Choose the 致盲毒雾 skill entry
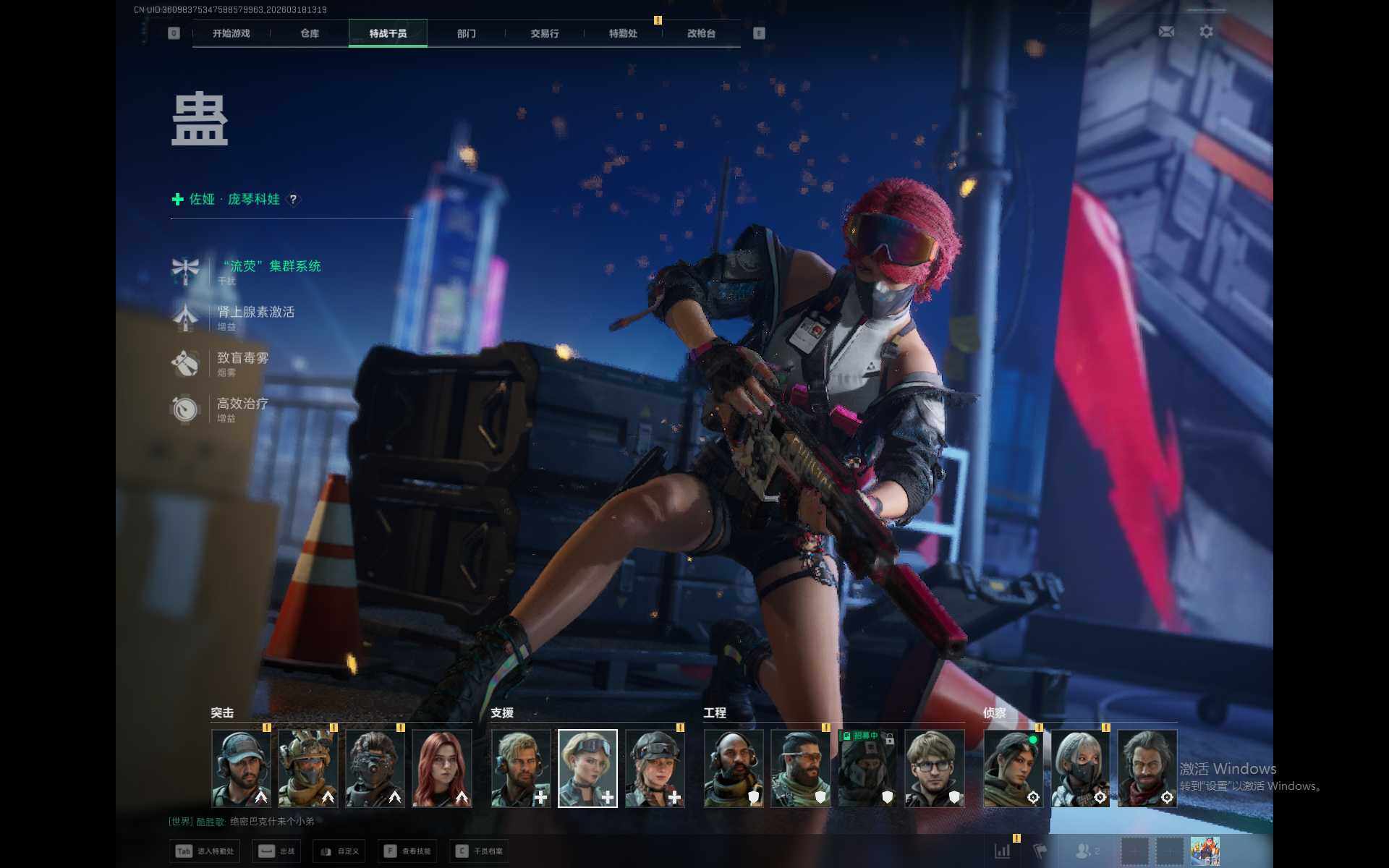This screenshot has height=868, width=1389. [242, 358]
